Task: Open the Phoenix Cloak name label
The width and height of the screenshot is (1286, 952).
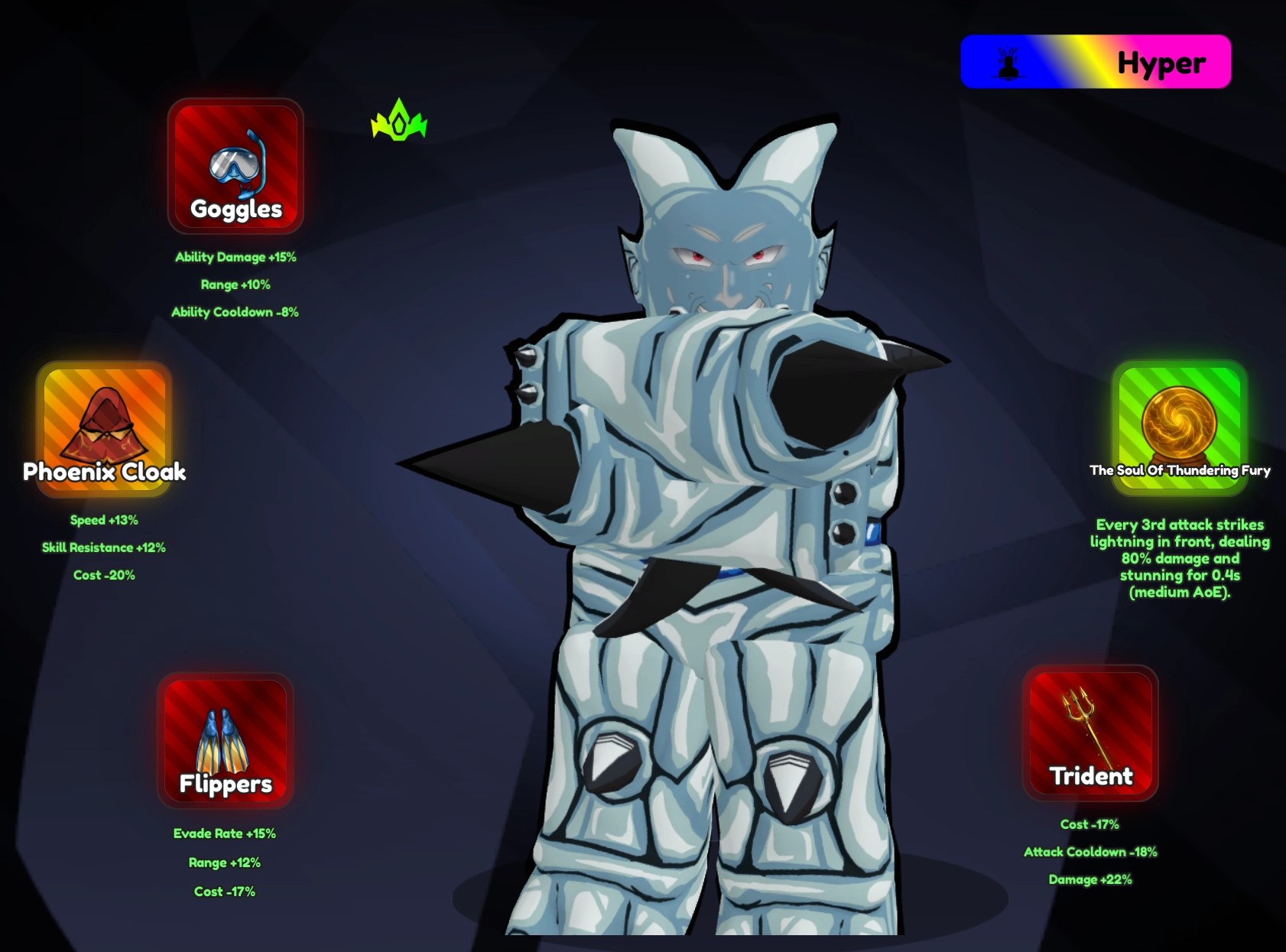Action: [105, 473]
